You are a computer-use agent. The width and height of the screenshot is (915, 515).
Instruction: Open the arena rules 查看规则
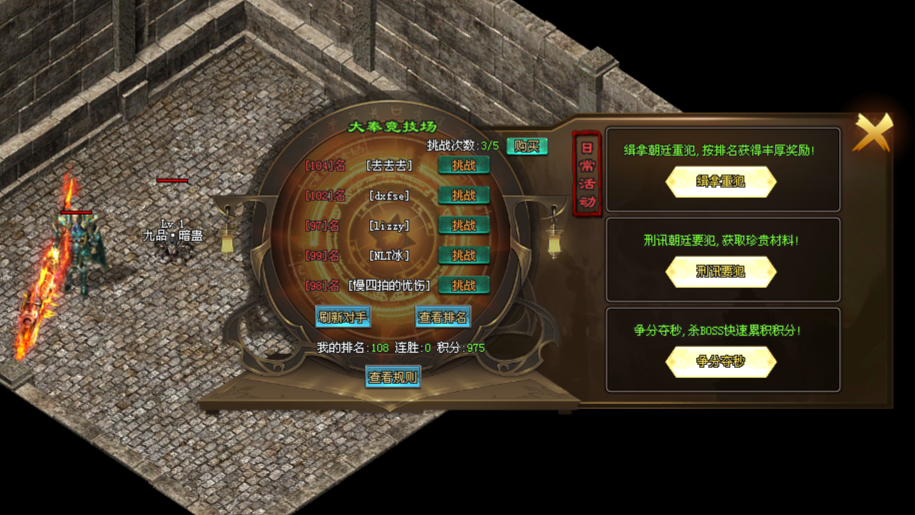(x=393, y=377)
